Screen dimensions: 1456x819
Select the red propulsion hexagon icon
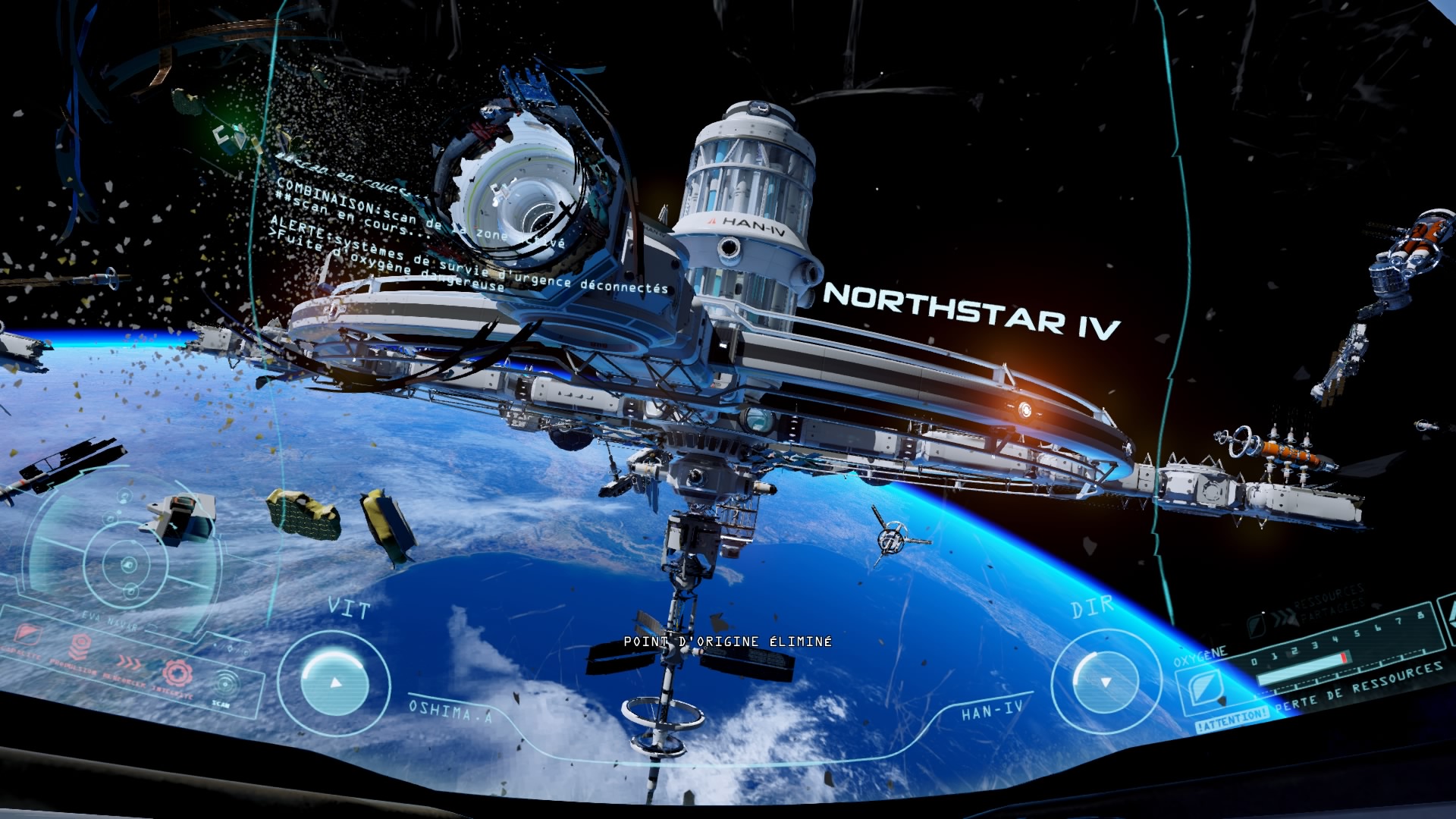[x=80, y=646]
